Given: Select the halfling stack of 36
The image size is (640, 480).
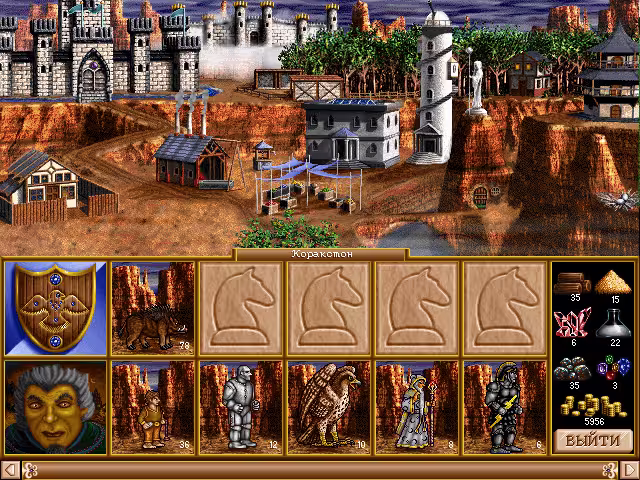Looking at the screenshot, I should [x=153, y=407].
